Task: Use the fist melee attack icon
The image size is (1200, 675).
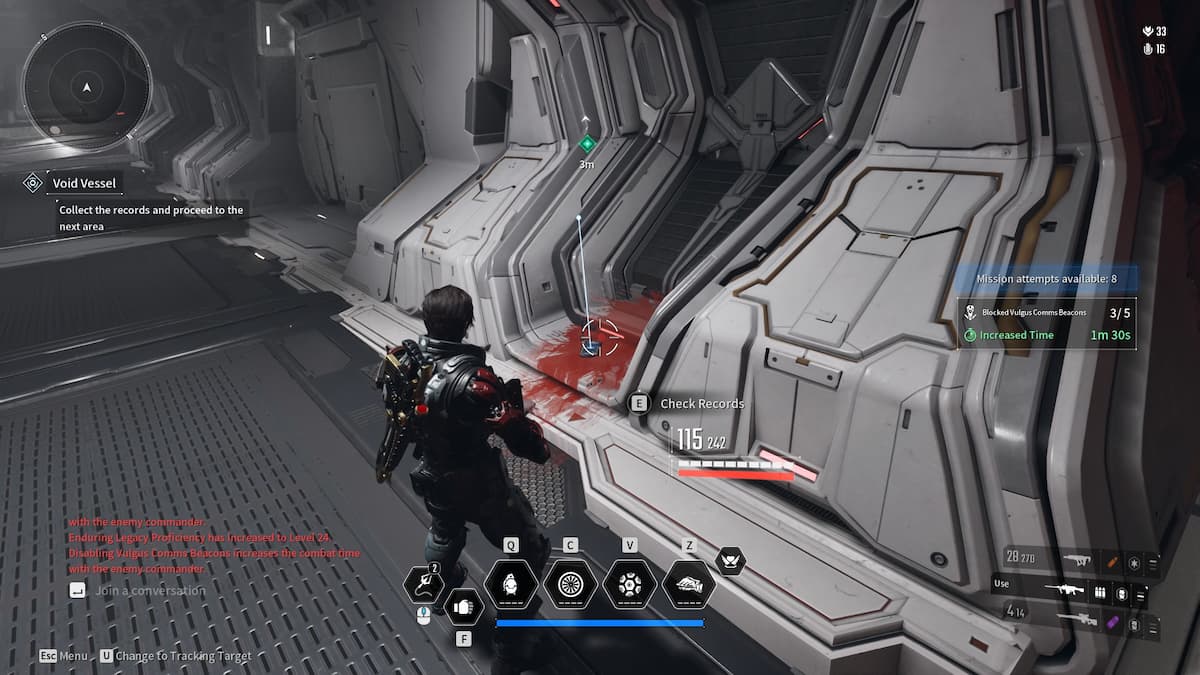Action: pos(463,606)
